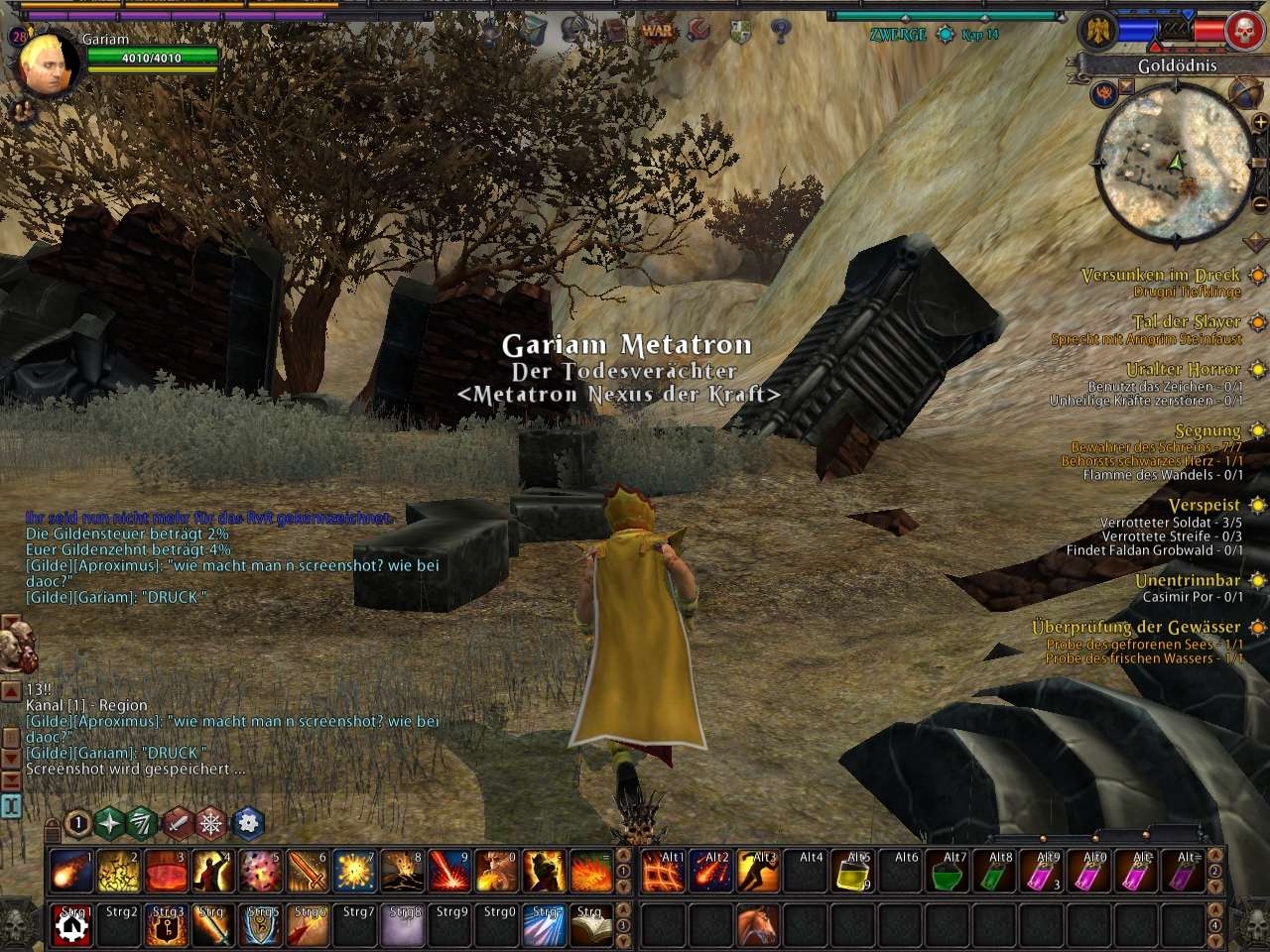Viewport: 1270px width, 952px height.
Task: Open the WAR Tome of Knowledge icon
Action: 656,30
